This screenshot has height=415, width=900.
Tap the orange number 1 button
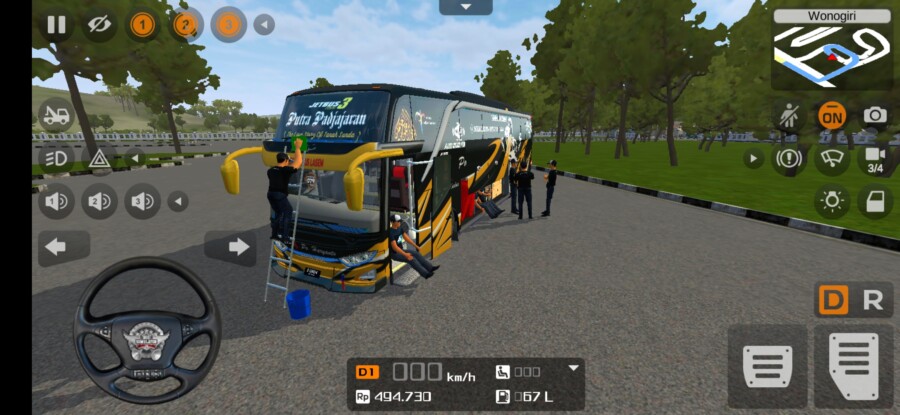(142, 25)
